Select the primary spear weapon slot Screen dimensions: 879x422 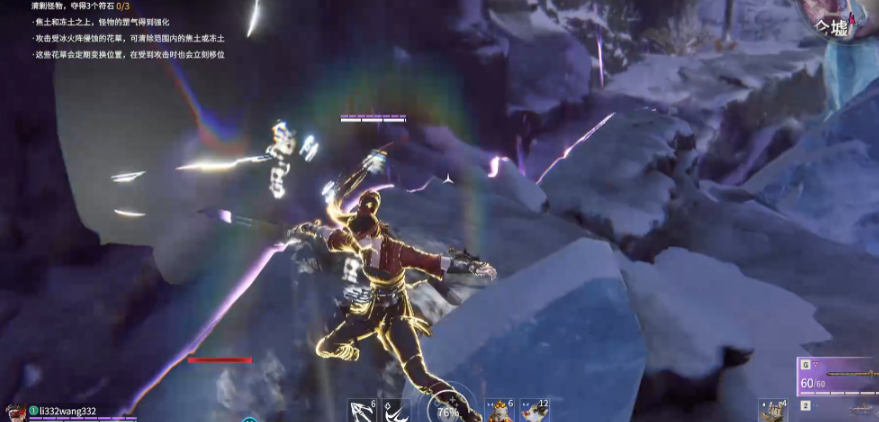click(838, 376)
